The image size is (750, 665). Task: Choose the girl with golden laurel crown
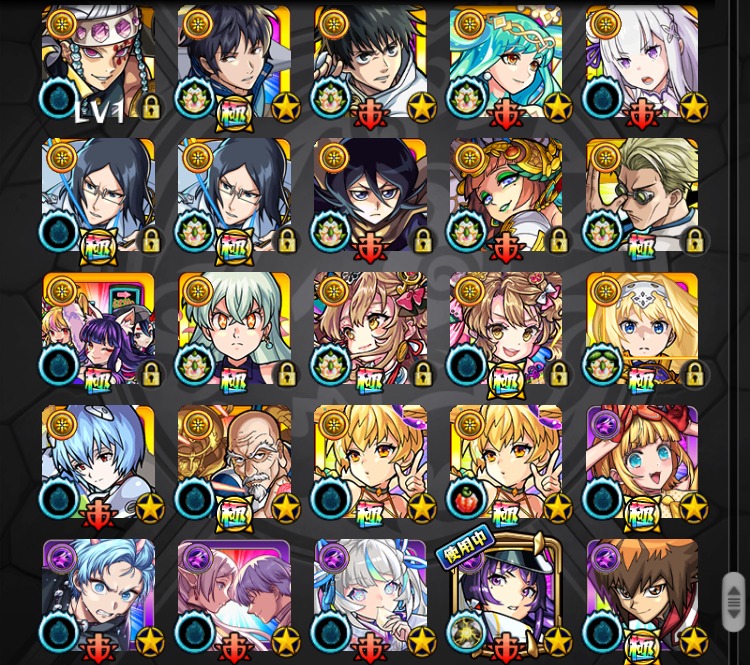click(506, 196)
